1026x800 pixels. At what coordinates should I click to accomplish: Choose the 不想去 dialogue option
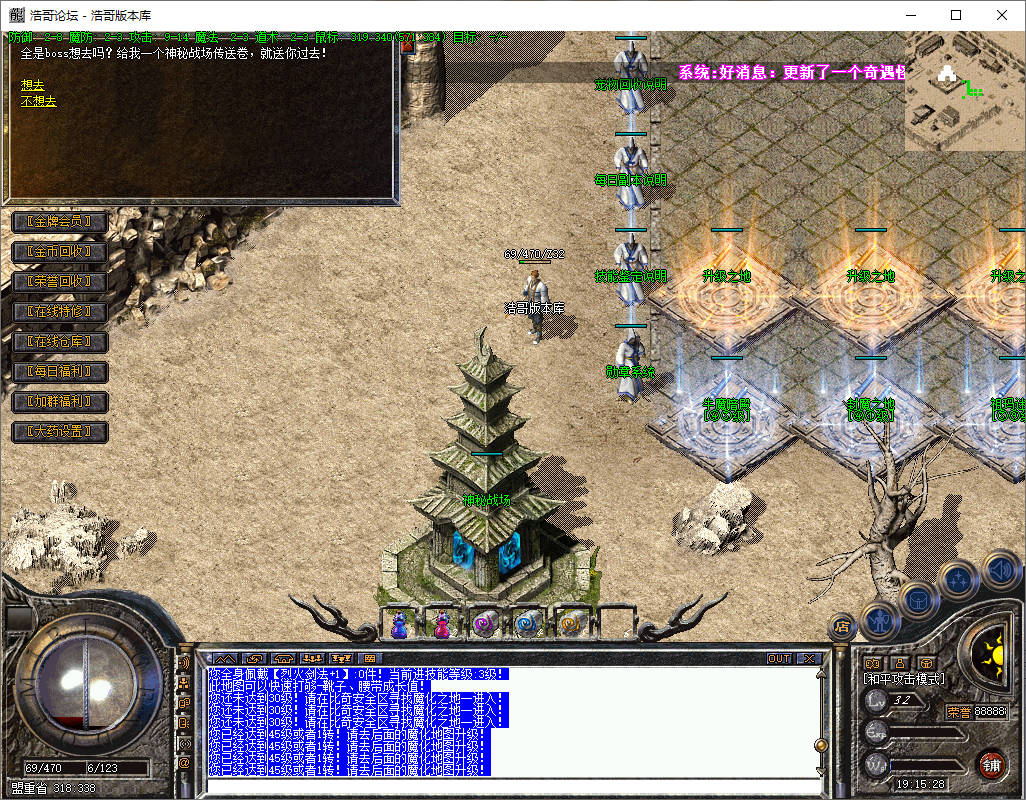38,101
